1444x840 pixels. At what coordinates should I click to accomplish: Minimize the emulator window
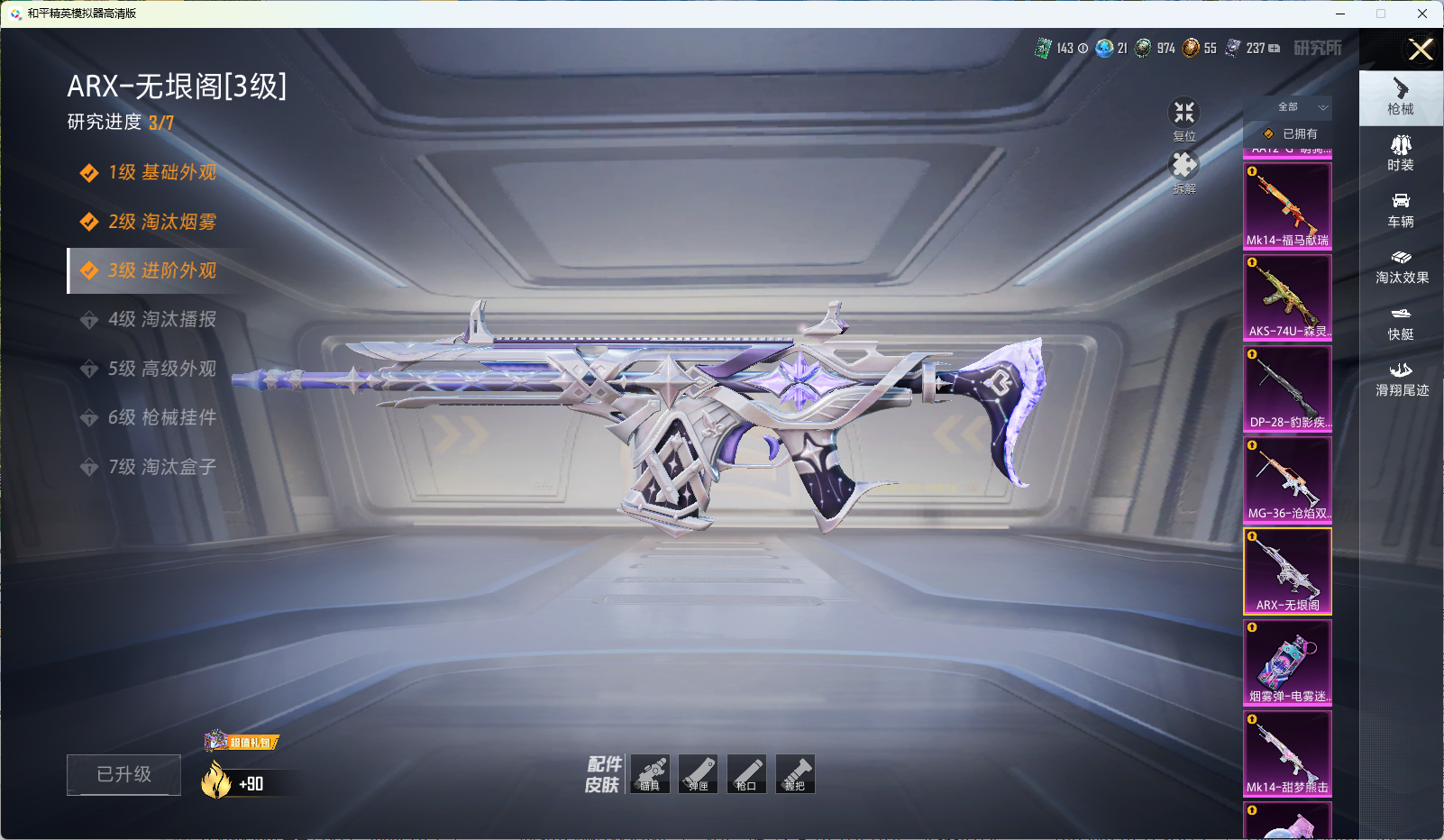pos(1340,14)
